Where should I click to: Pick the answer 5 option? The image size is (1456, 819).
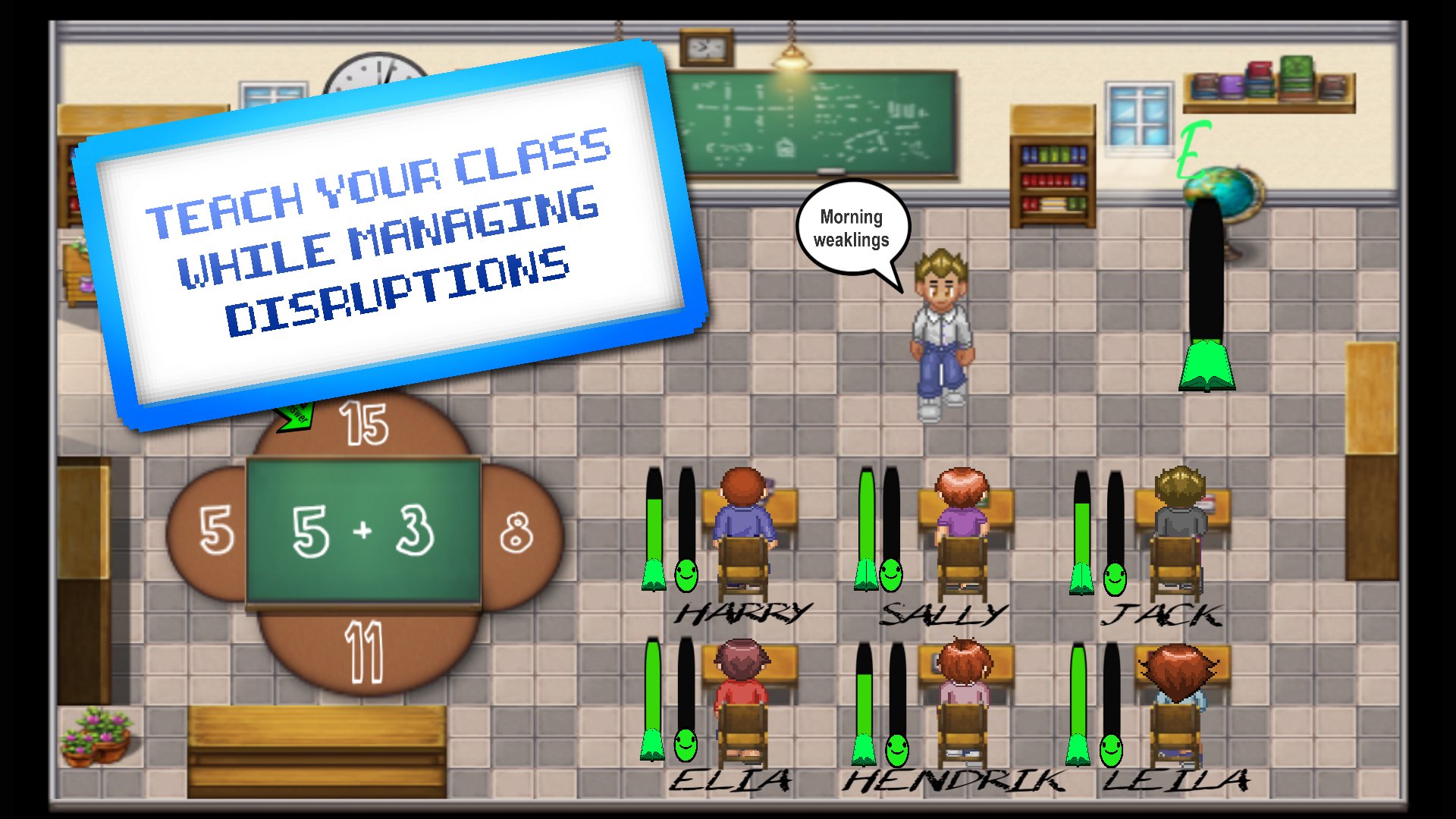[x=215, y=531]
